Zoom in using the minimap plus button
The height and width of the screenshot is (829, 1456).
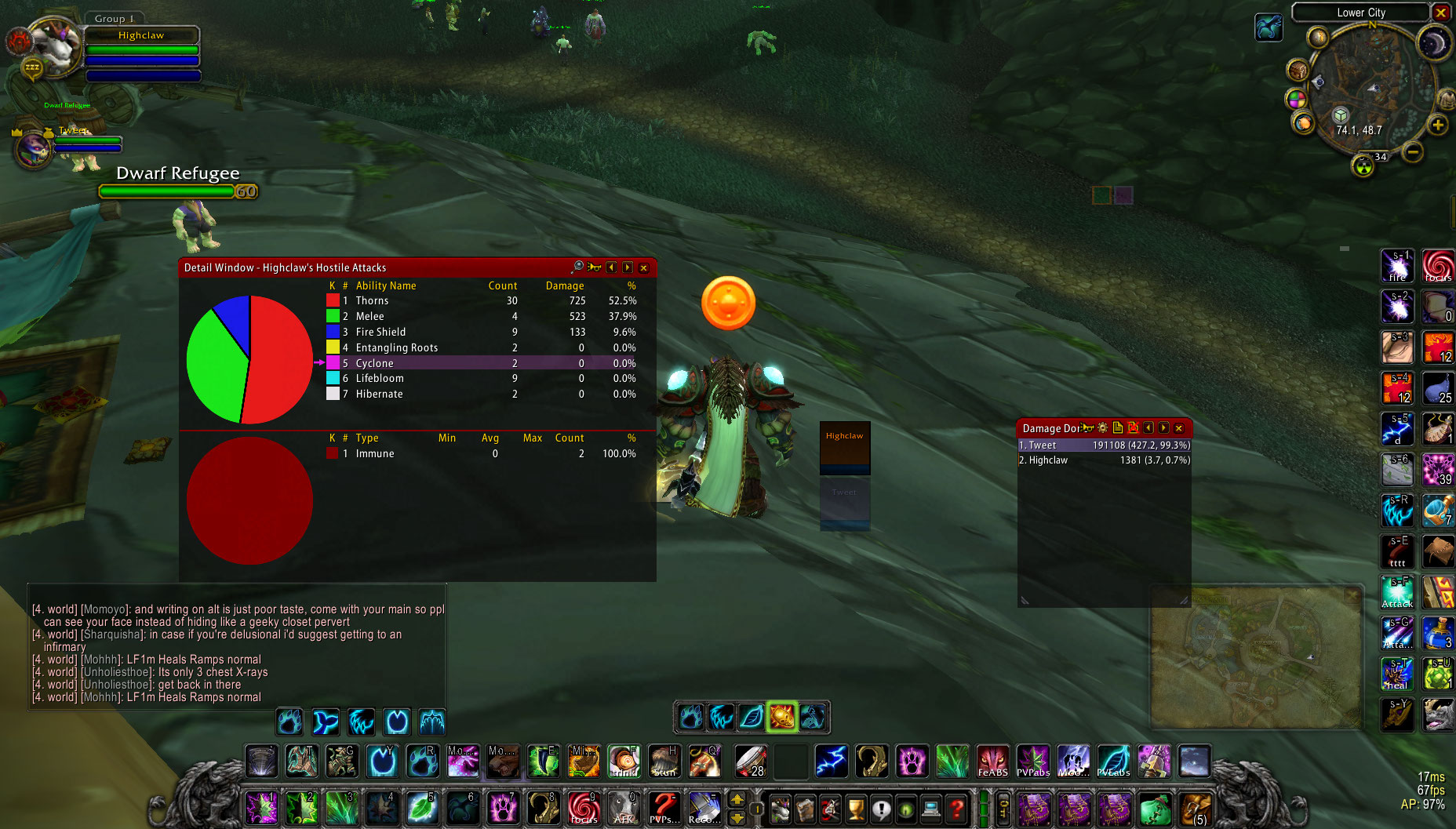coord(1438,125)
